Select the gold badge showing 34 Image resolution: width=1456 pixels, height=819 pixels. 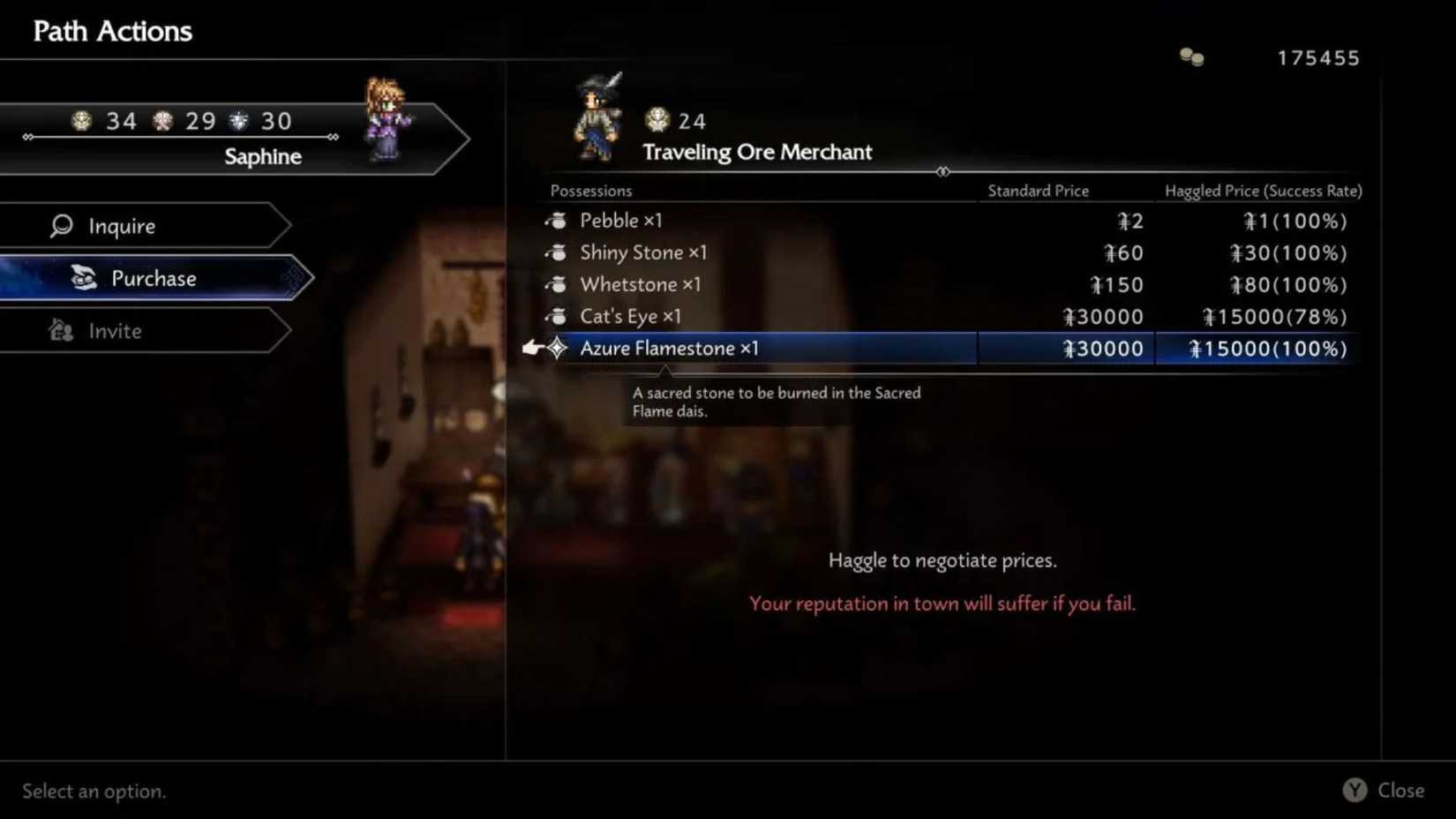tap(82, 121)
